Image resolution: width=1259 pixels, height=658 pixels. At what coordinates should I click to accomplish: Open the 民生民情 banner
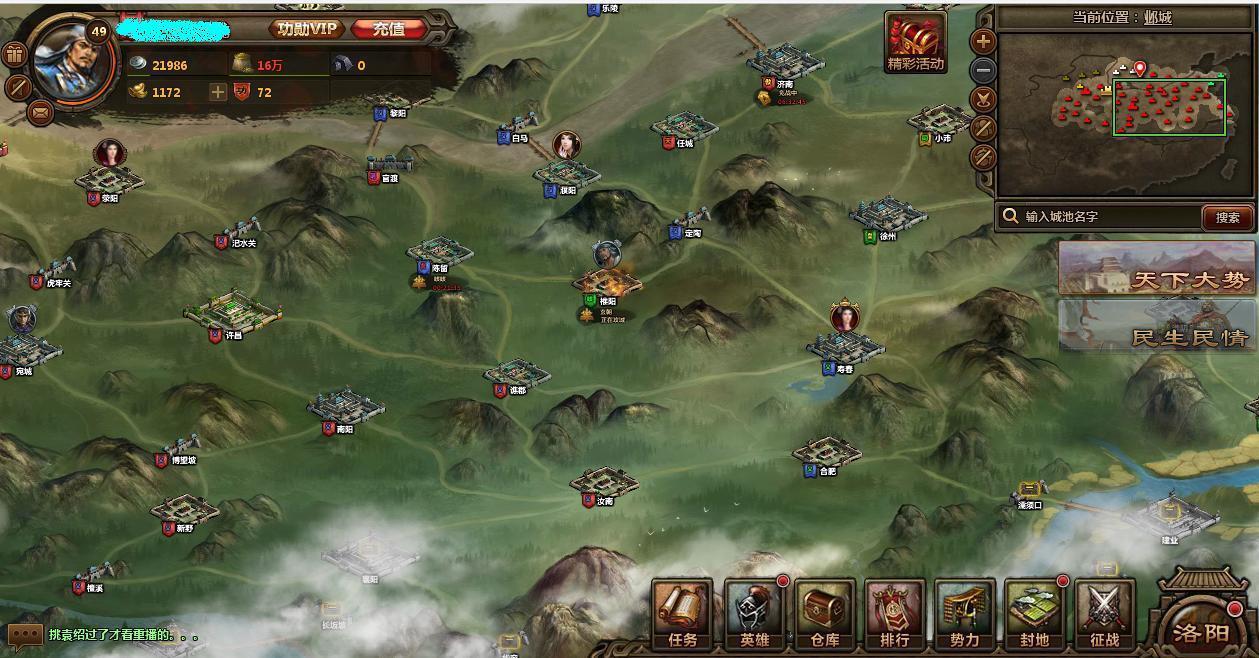click(x=1157, y=326)
